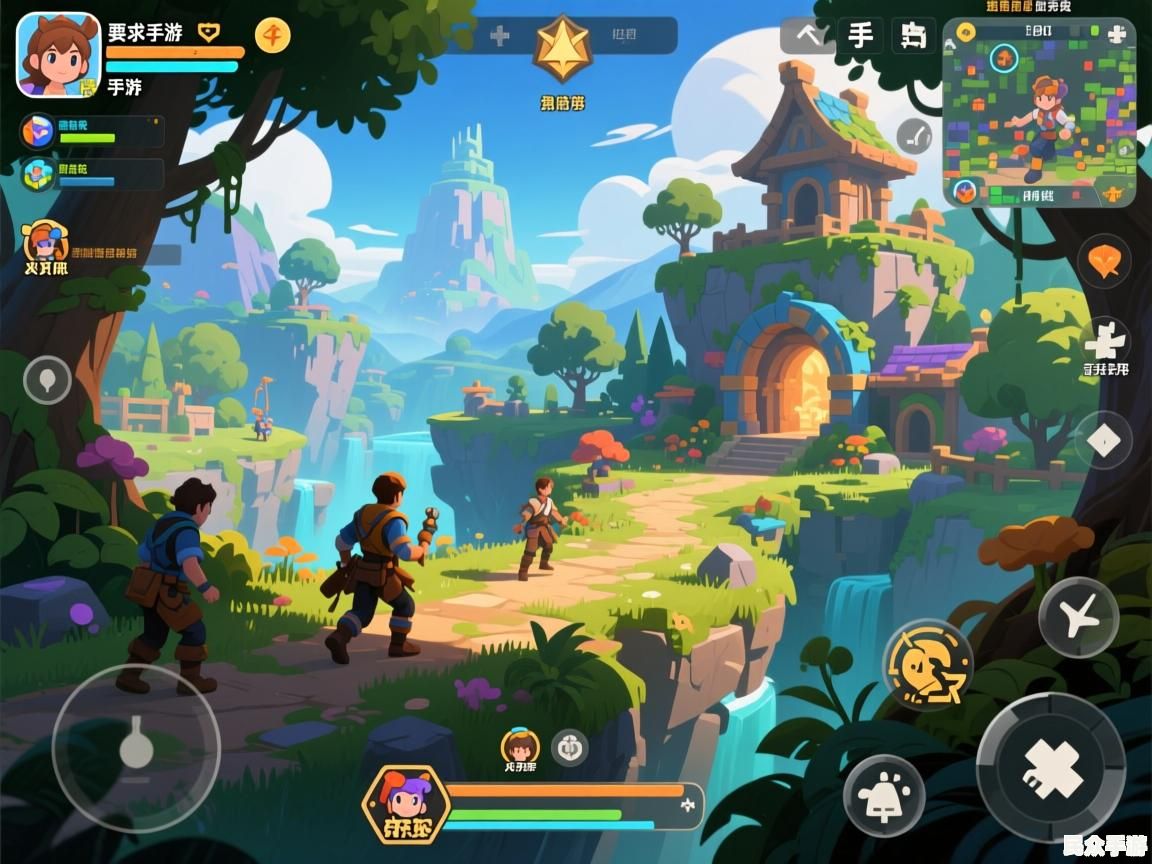
Task: Use the virtual movement joystick
Action: pos(136,748)
